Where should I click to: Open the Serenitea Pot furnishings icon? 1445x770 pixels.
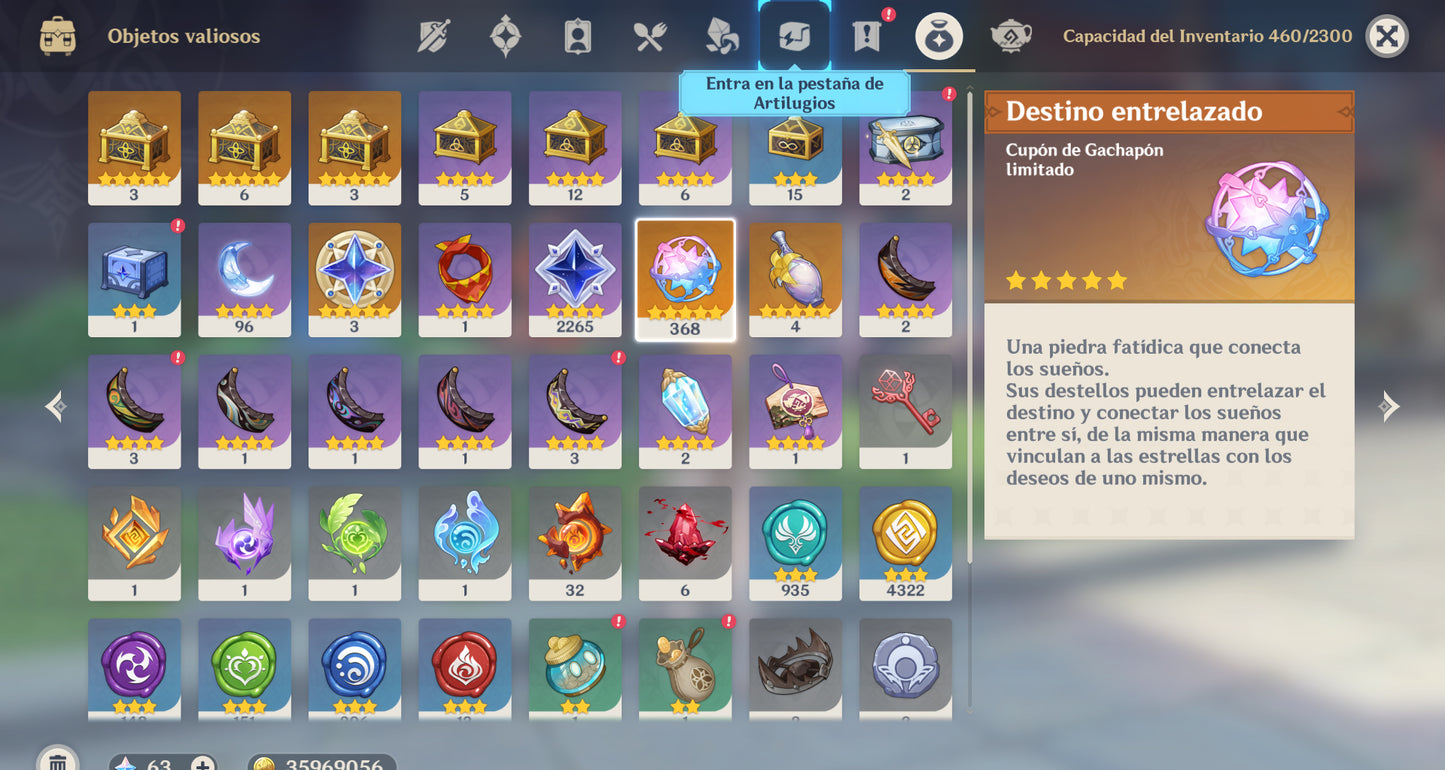[x=1010, y=36]
